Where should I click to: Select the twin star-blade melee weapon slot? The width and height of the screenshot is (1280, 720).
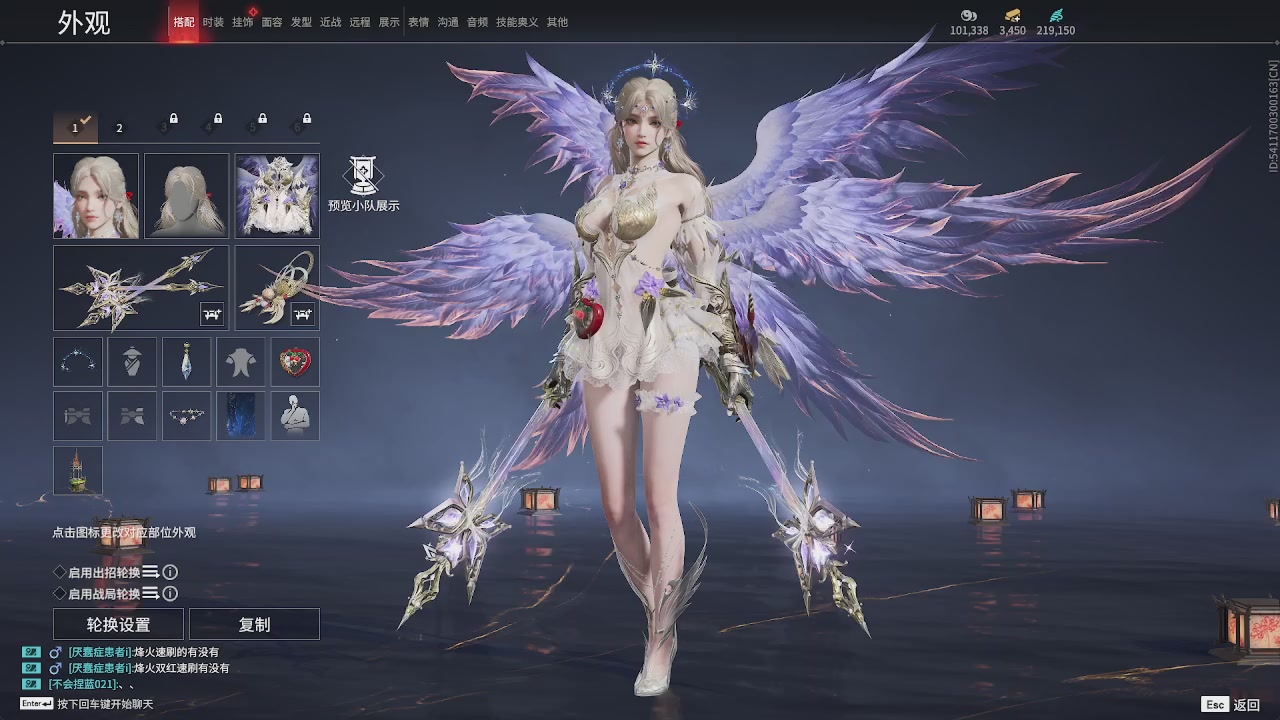(140, 288)
